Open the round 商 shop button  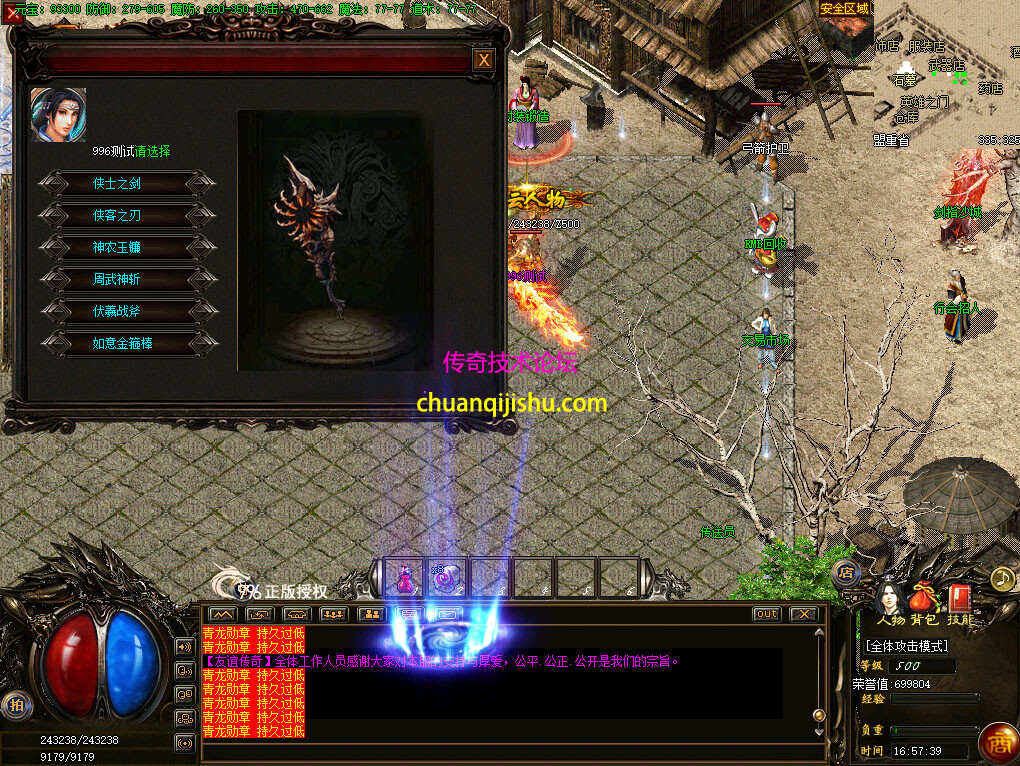996,743
